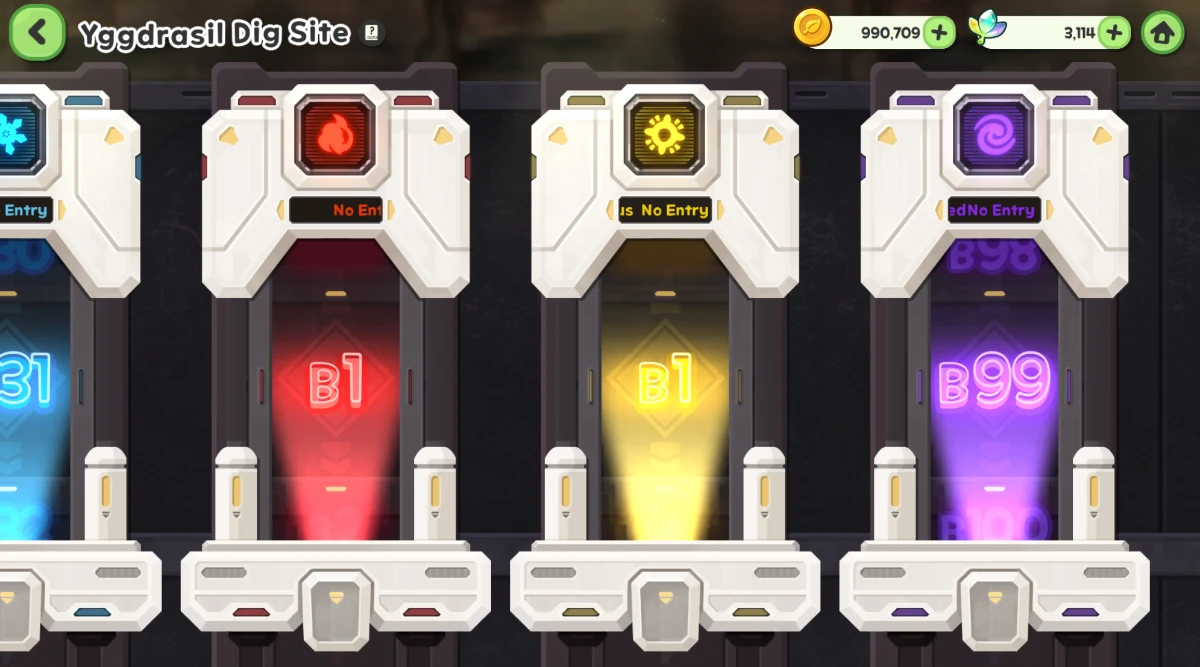Select the yellow light dig site B1
1200x667 pixels.
(x=665, y=385)
